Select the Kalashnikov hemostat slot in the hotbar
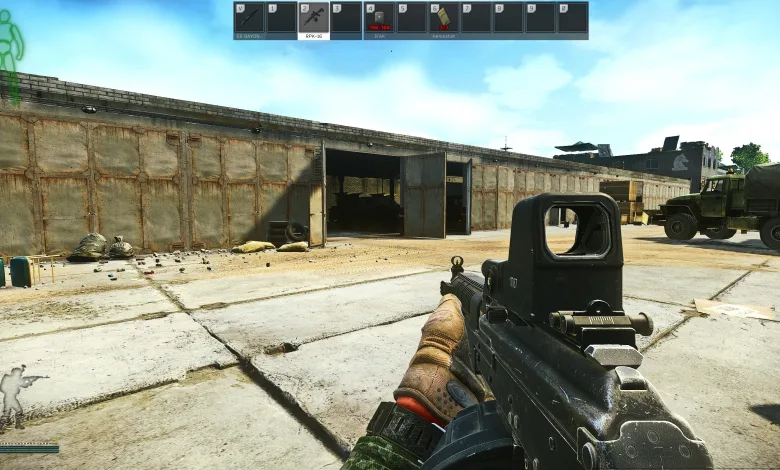The height and width of the screenshot is (470, 780). (443, 18)
